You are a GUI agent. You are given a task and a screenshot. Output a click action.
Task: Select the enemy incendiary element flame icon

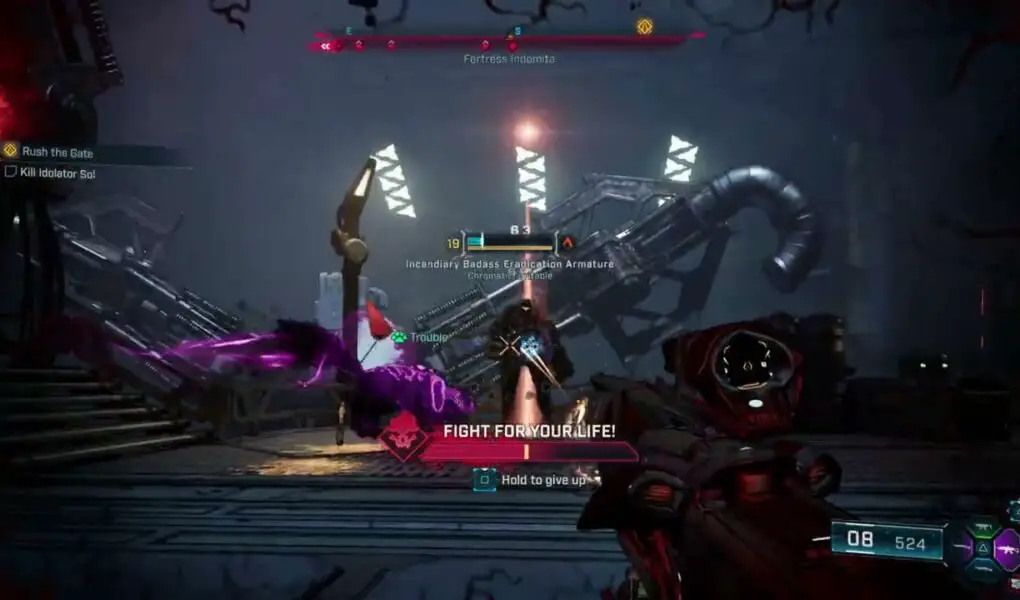[x=568, y=242]
